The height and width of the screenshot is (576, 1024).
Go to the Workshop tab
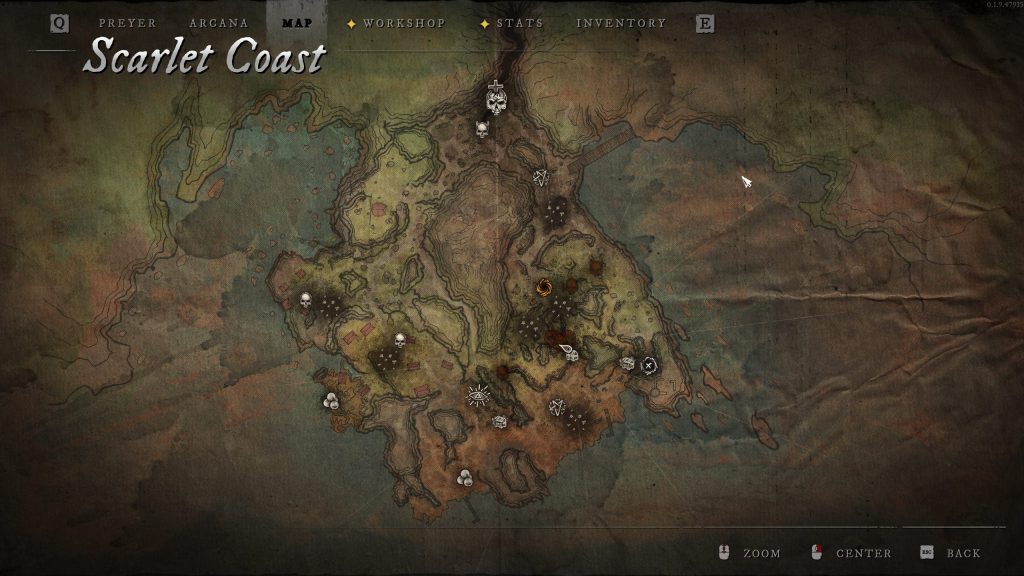coord(404,23)
